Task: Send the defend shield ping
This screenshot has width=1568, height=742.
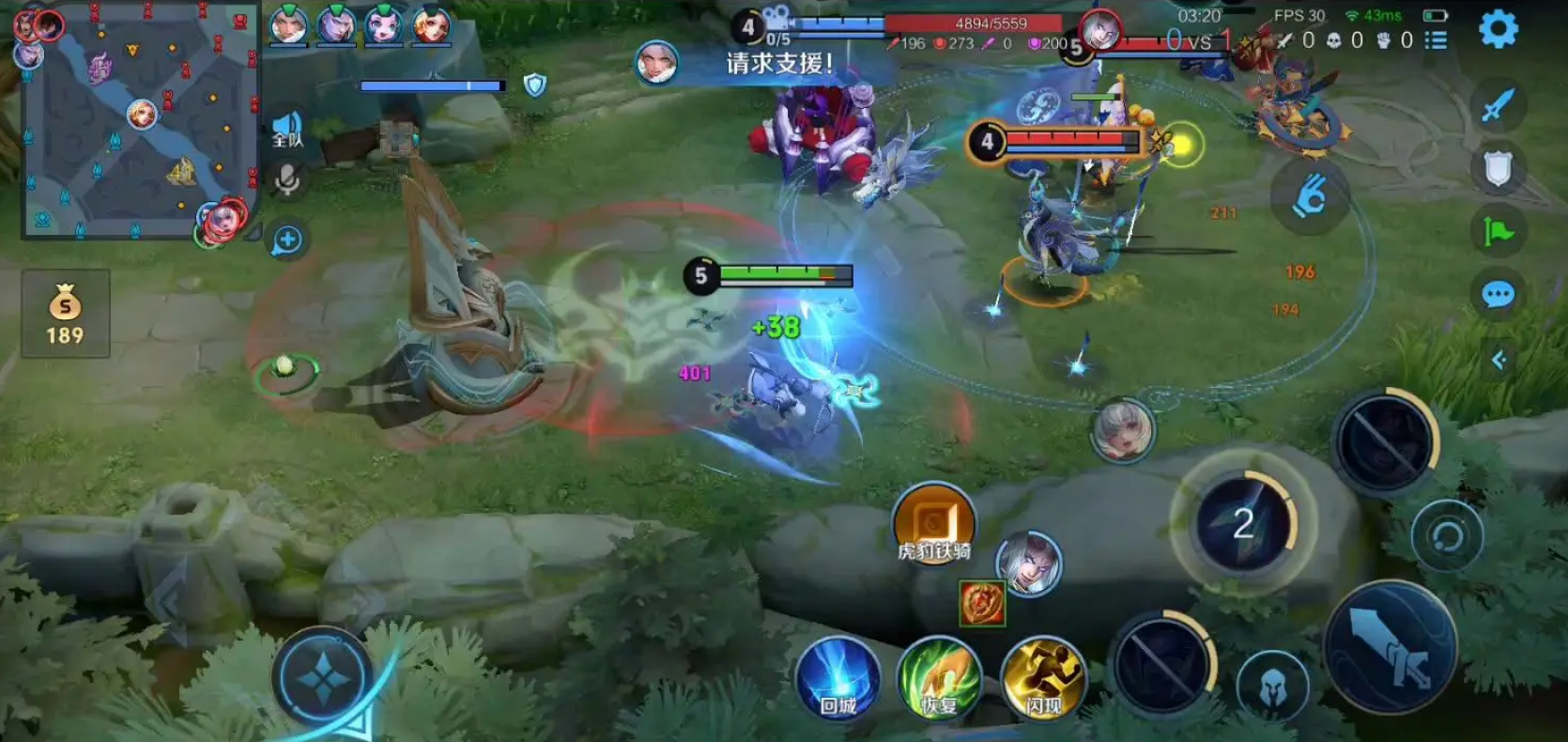Action: click(x=1497, y=169)
